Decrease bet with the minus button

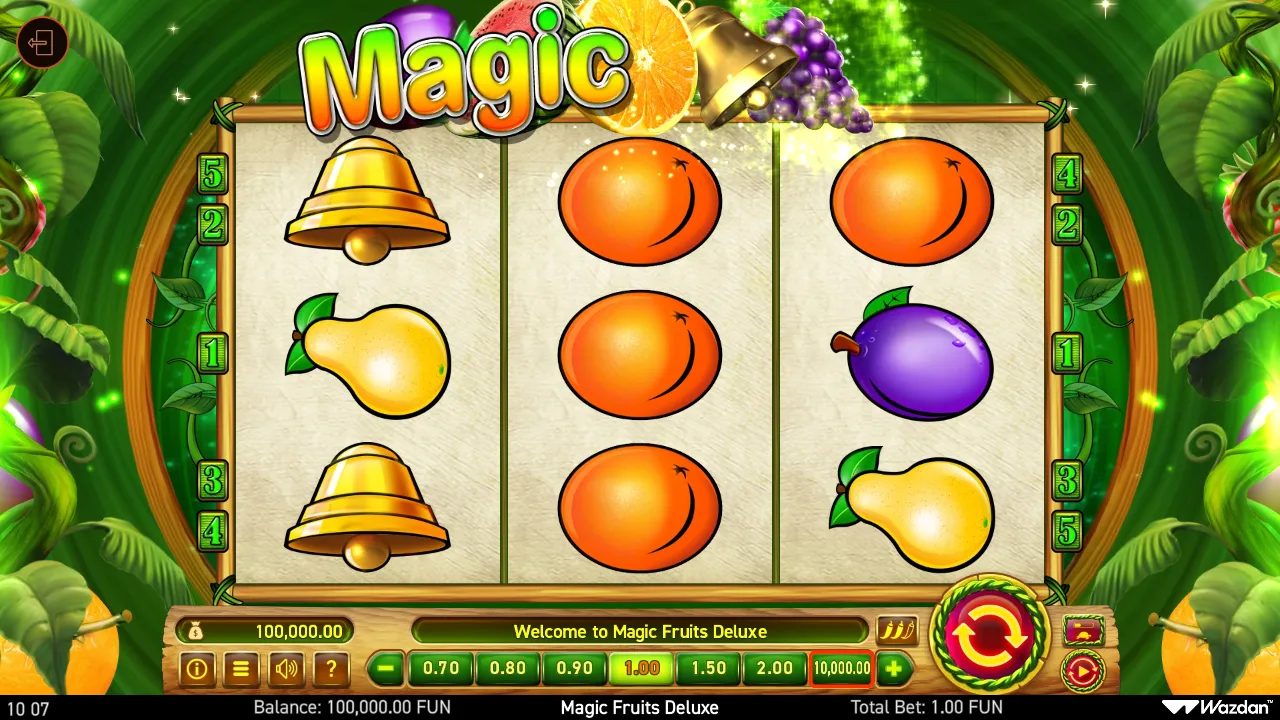coord(386,669)
